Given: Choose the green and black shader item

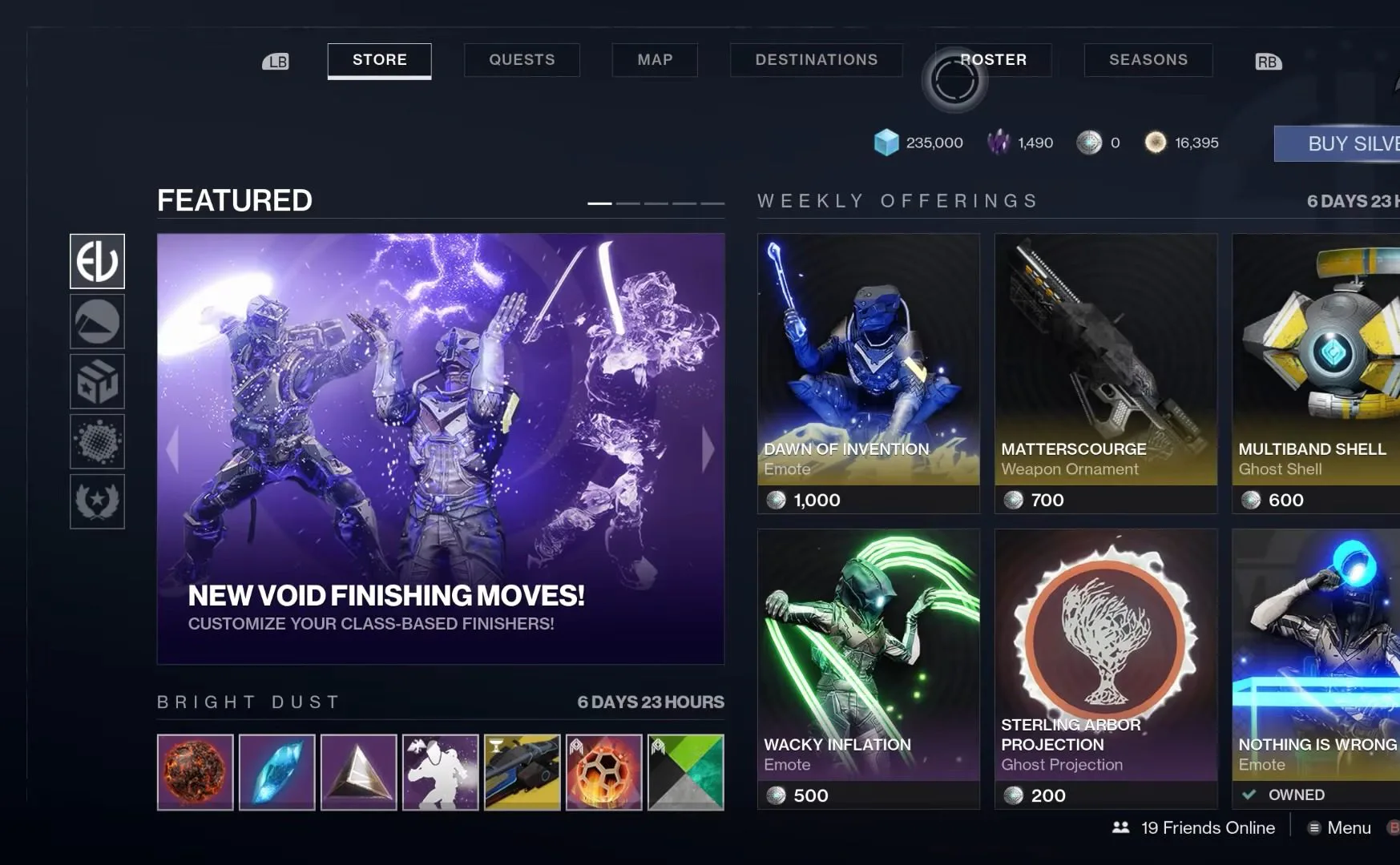Looking at the screenshot, I should [685, 772].
